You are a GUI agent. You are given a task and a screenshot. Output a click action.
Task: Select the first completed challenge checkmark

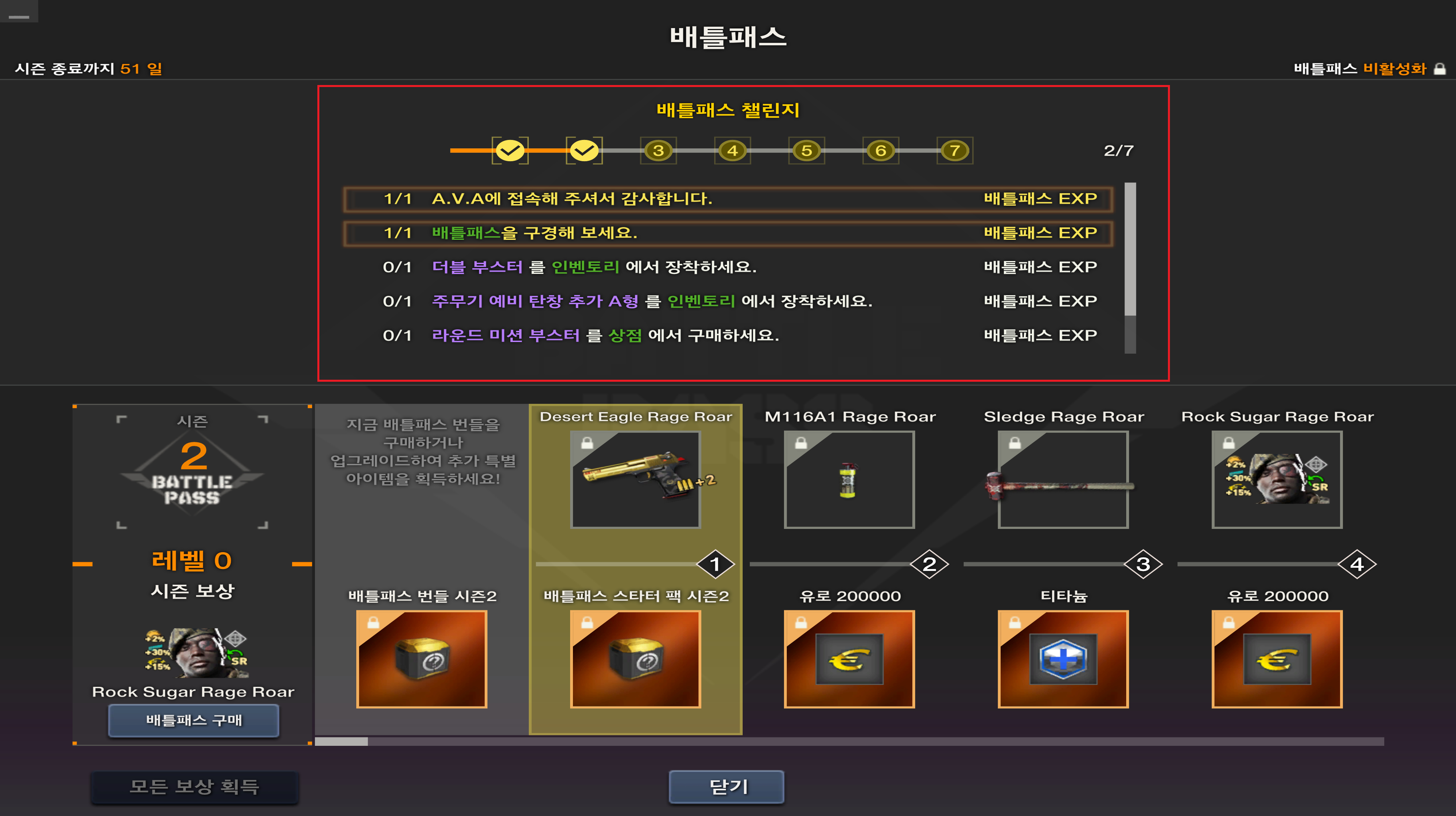coord(510,151)
